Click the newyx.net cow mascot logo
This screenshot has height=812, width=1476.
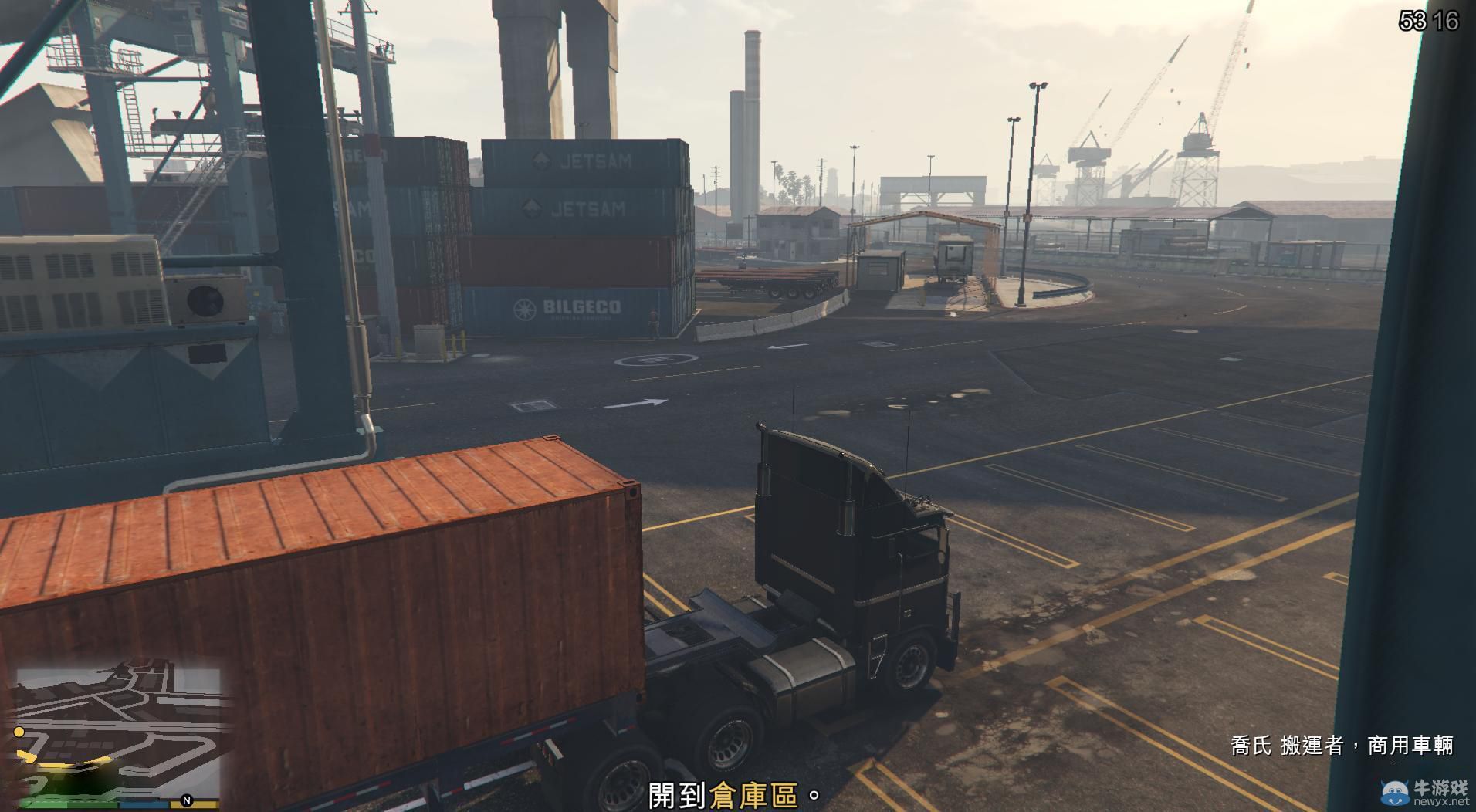[1394, 791]
